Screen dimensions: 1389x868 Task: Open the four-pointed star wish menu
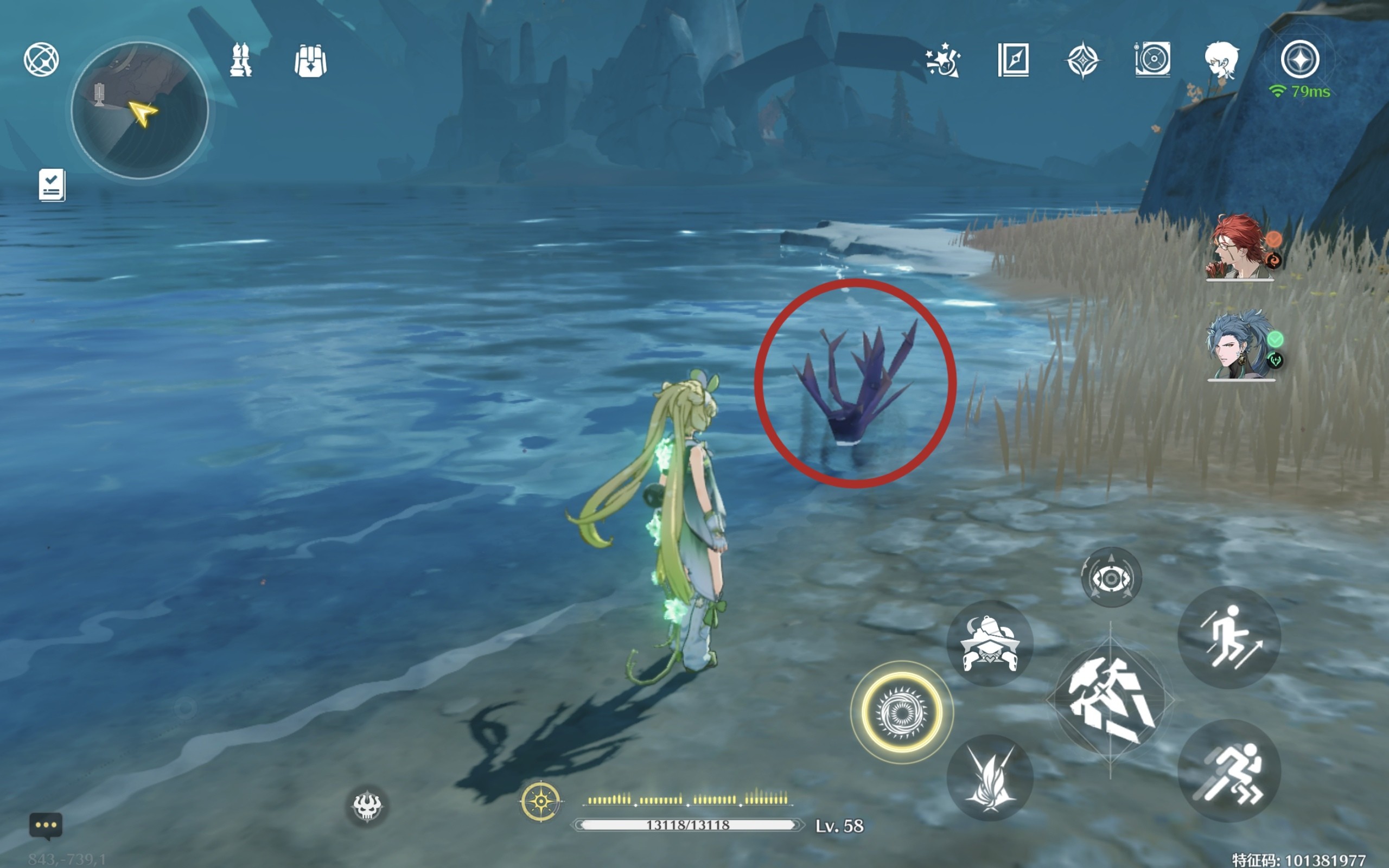click(x=1082, y=60)
